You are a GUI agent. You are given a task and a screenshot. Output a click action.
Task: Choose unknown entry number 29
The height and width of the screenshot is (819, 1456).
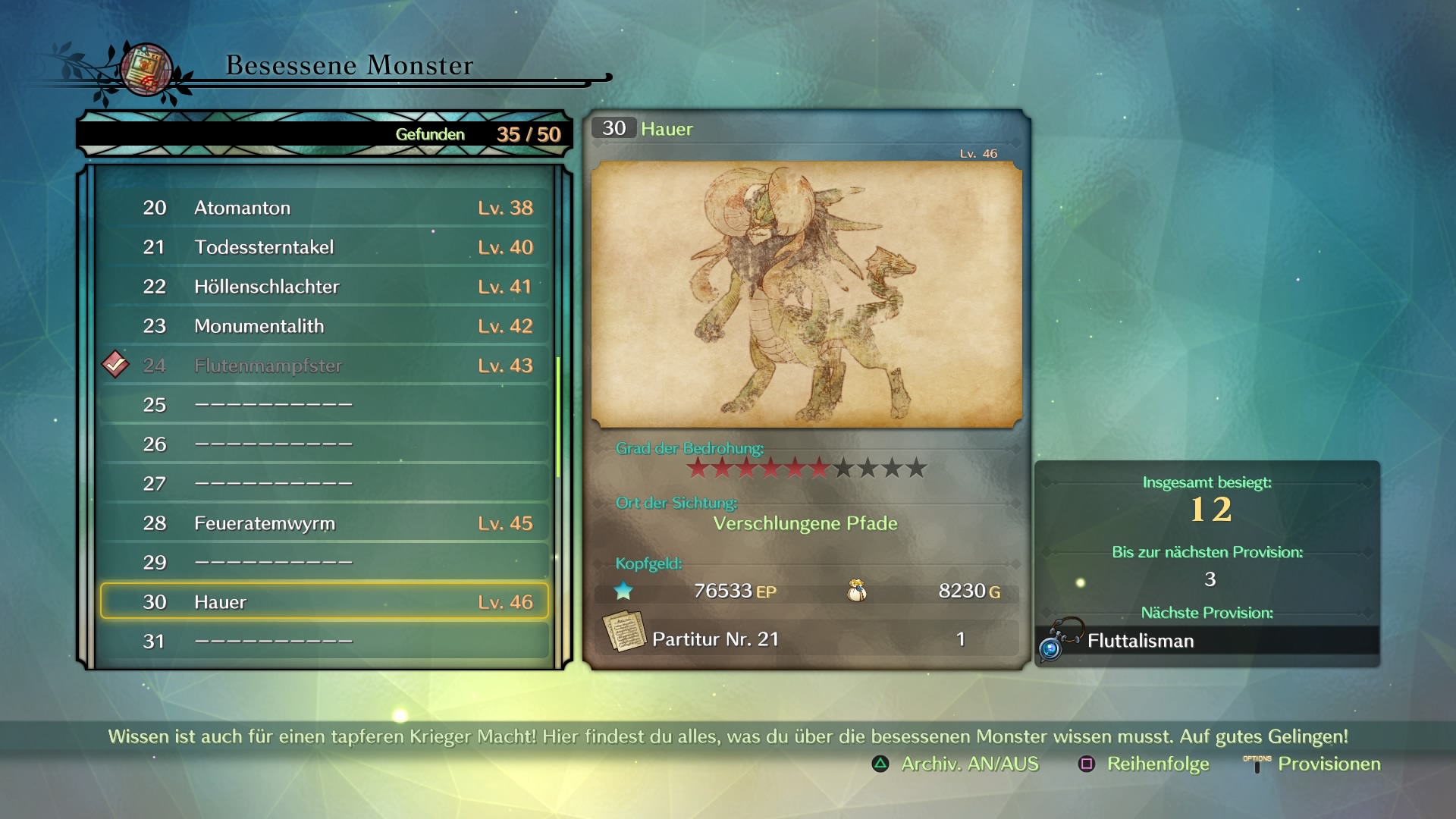pyautogui.click(x=325, y=563)
